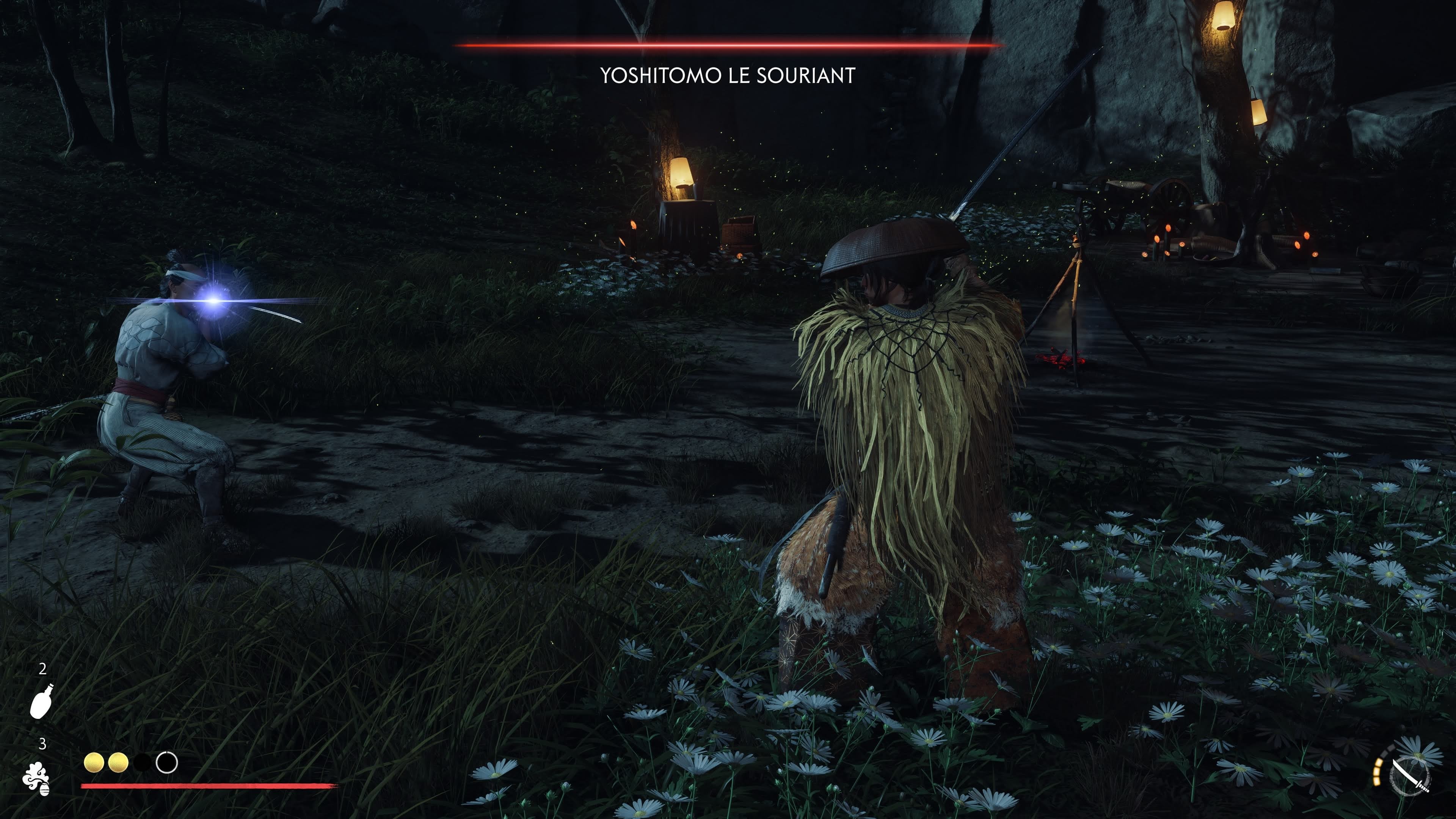
Task: Select the smoke bomb quickfire item
Action: [x=37, y=779]
